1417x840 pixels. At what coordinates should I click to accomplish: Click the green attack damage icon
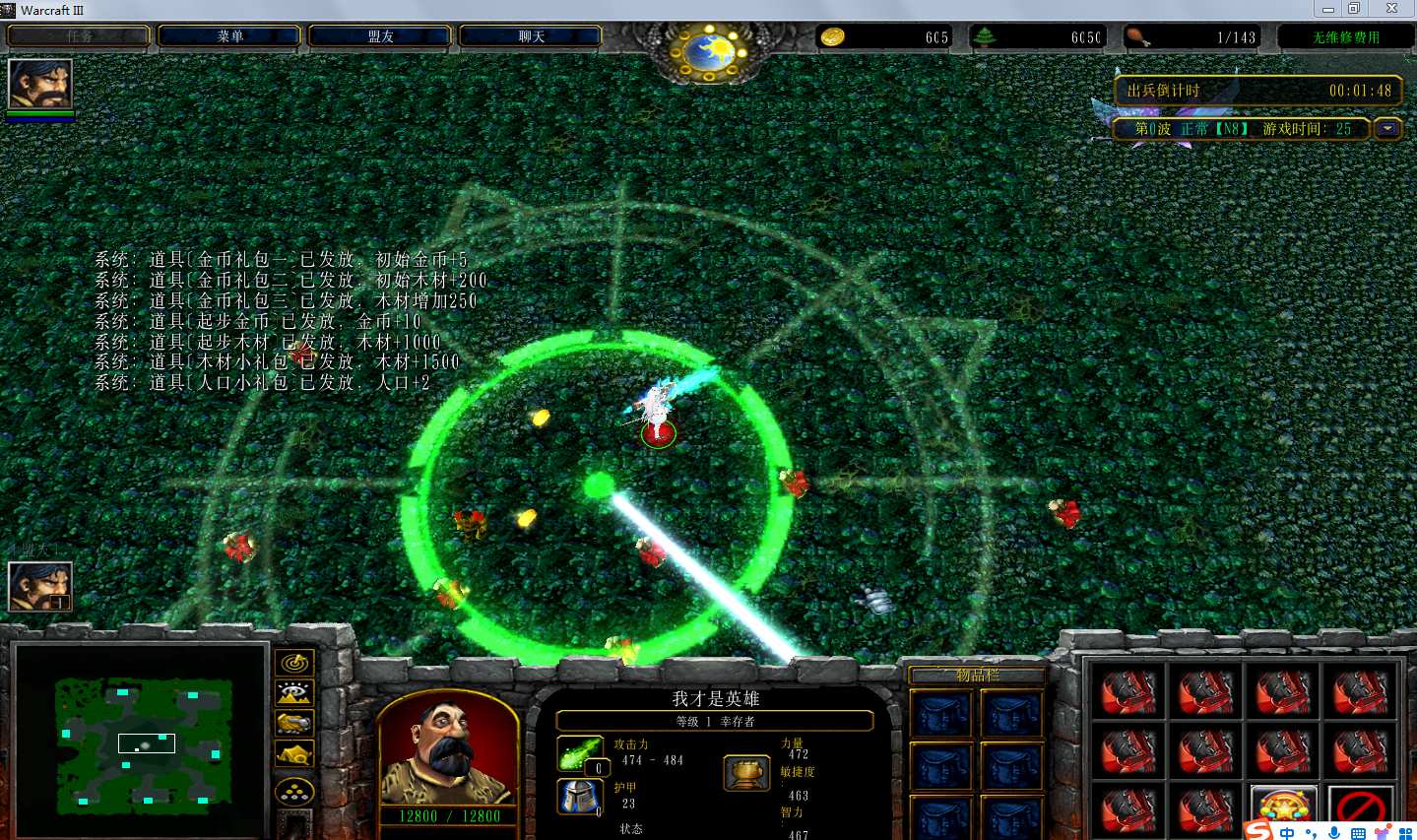point(579,753)
